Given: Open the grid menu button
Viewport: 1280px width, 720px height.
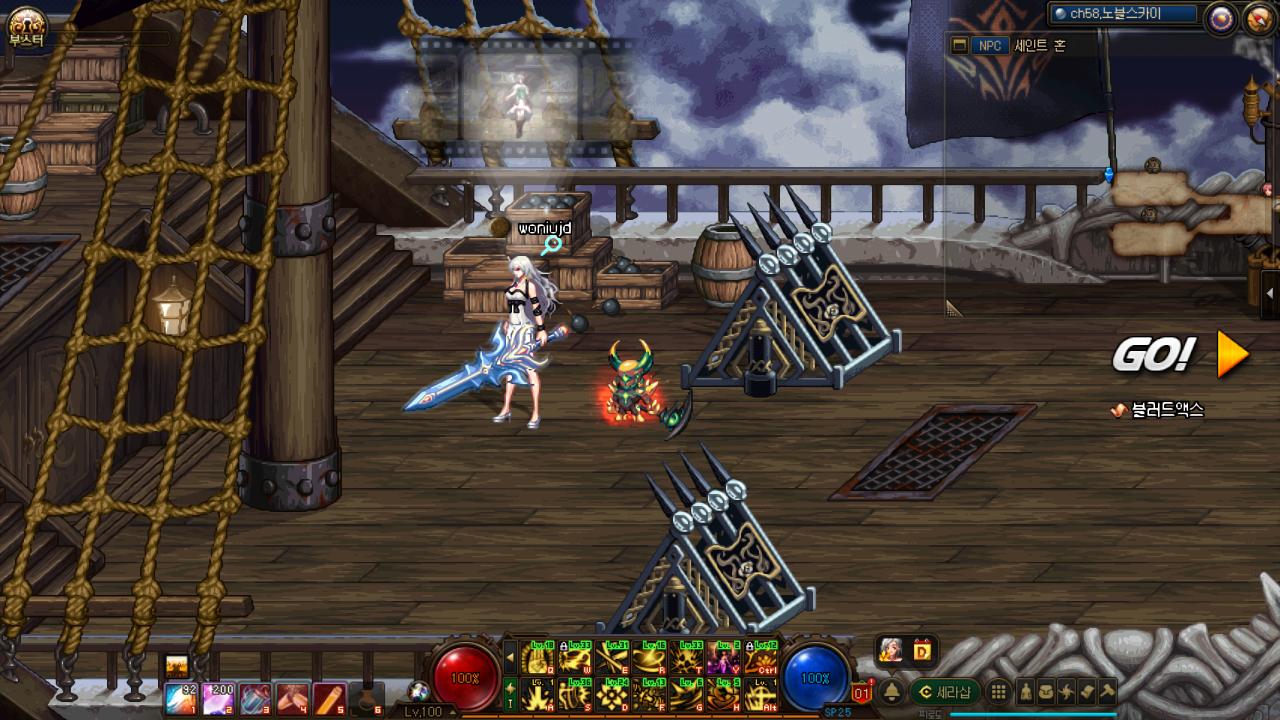Looking at the screenshot, I should click(x=998, y=692).
